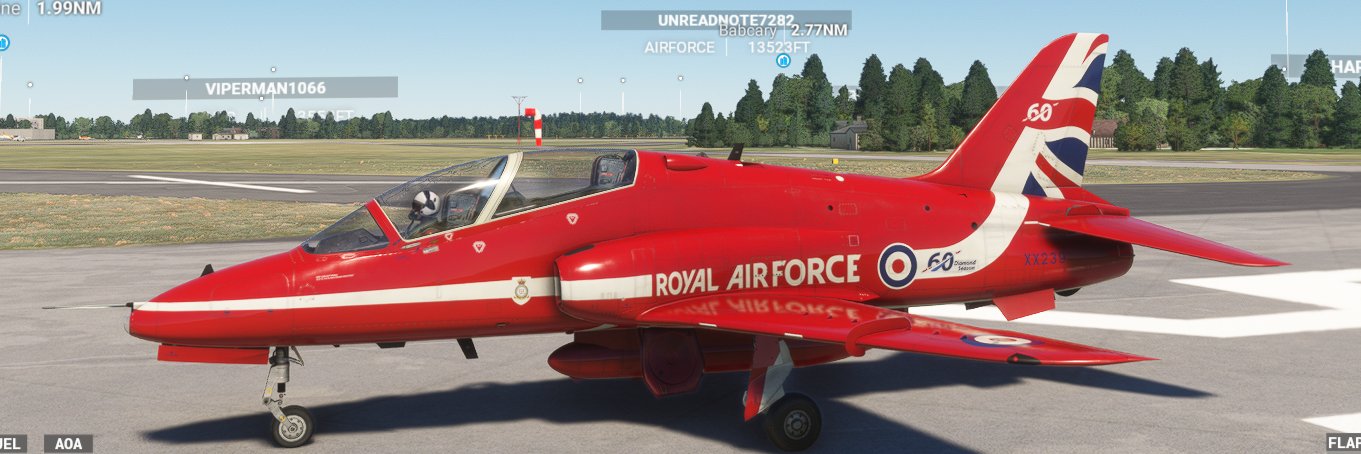1361x454 pixels.
Task: Select the VIPERMAN1066 player nameplate
Action: coord(265,88)
